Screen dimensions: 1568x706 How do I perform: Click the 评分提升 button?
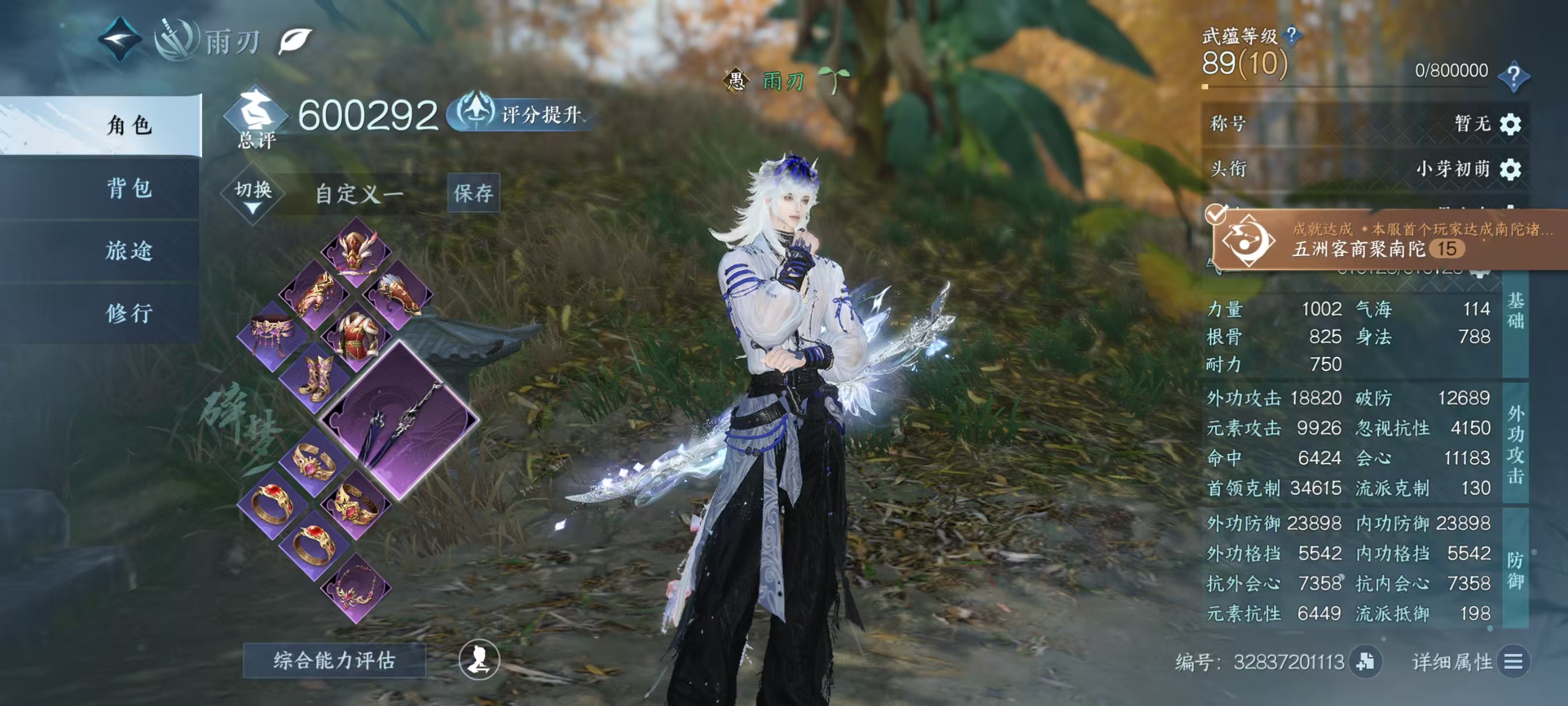[x=522, y=114]
